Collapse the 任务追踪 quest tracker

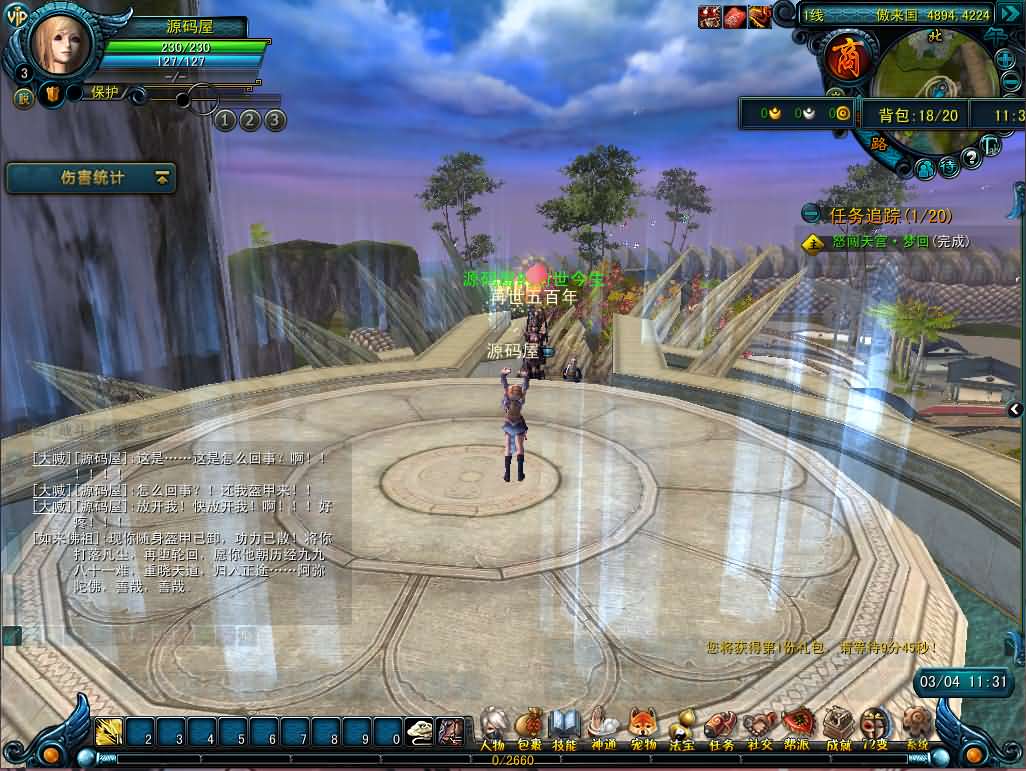click(x=811, y=214)
